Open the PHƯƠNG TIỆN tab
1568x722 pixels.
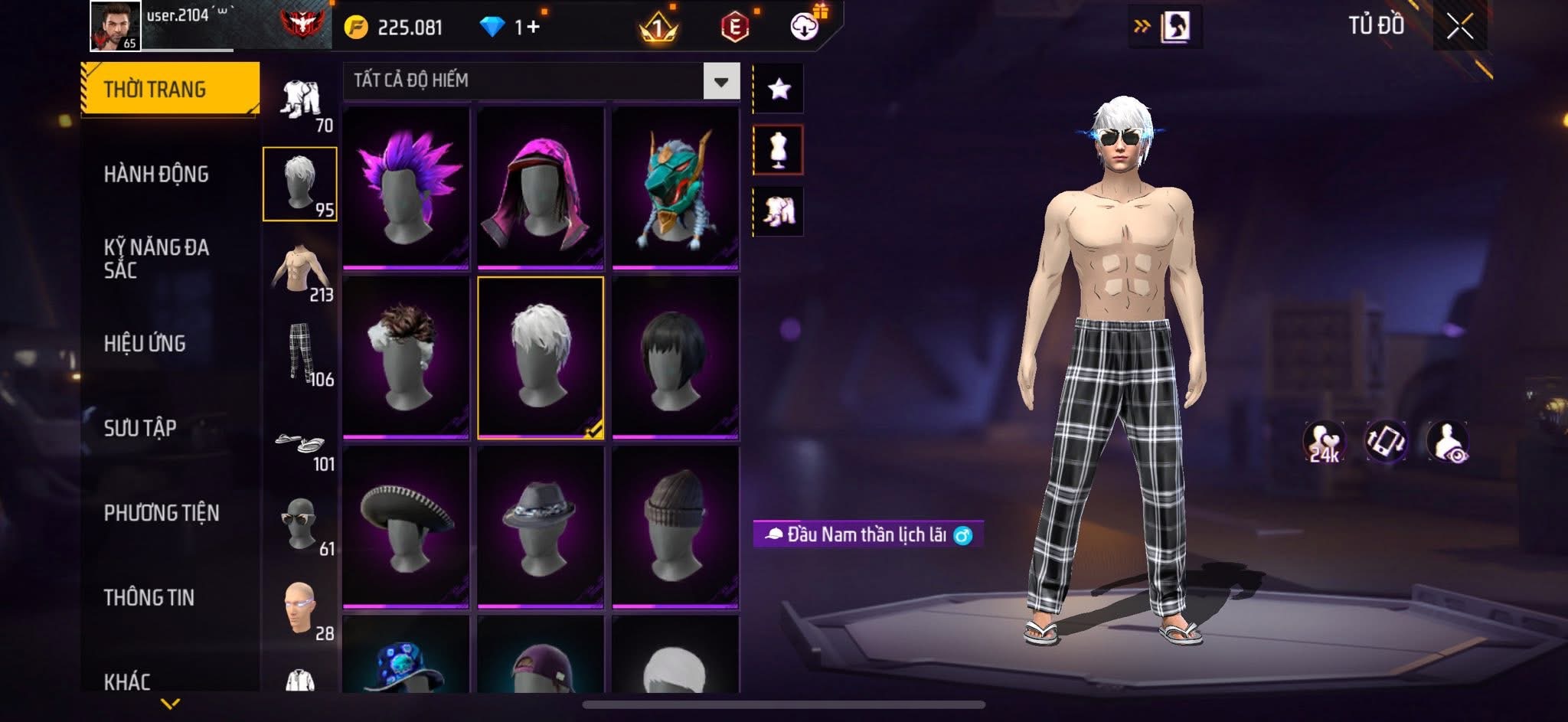[x=162, y=513]
